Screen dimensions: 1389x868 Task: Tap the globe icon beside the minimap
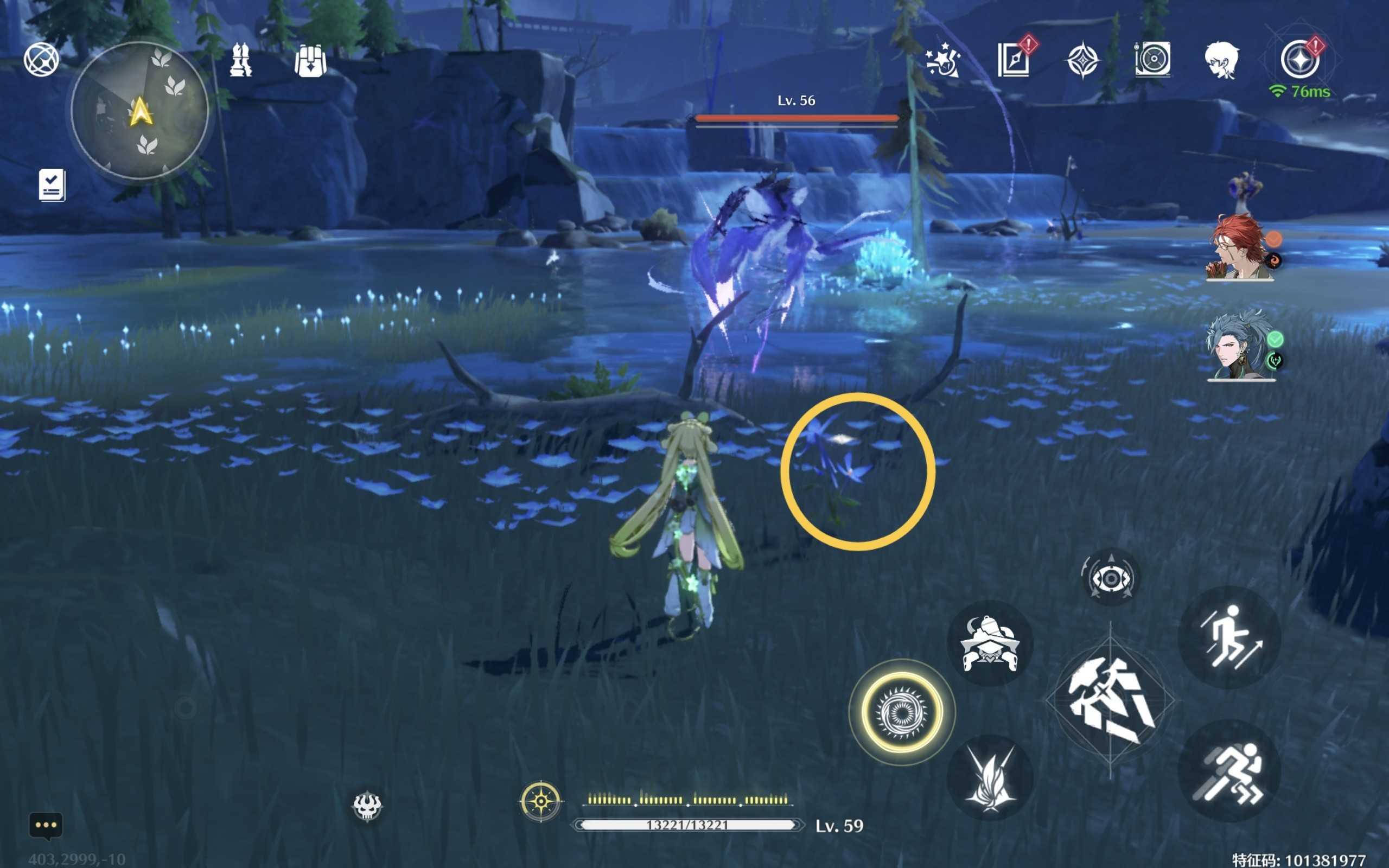pyautogui.click(x=41, y=59)
